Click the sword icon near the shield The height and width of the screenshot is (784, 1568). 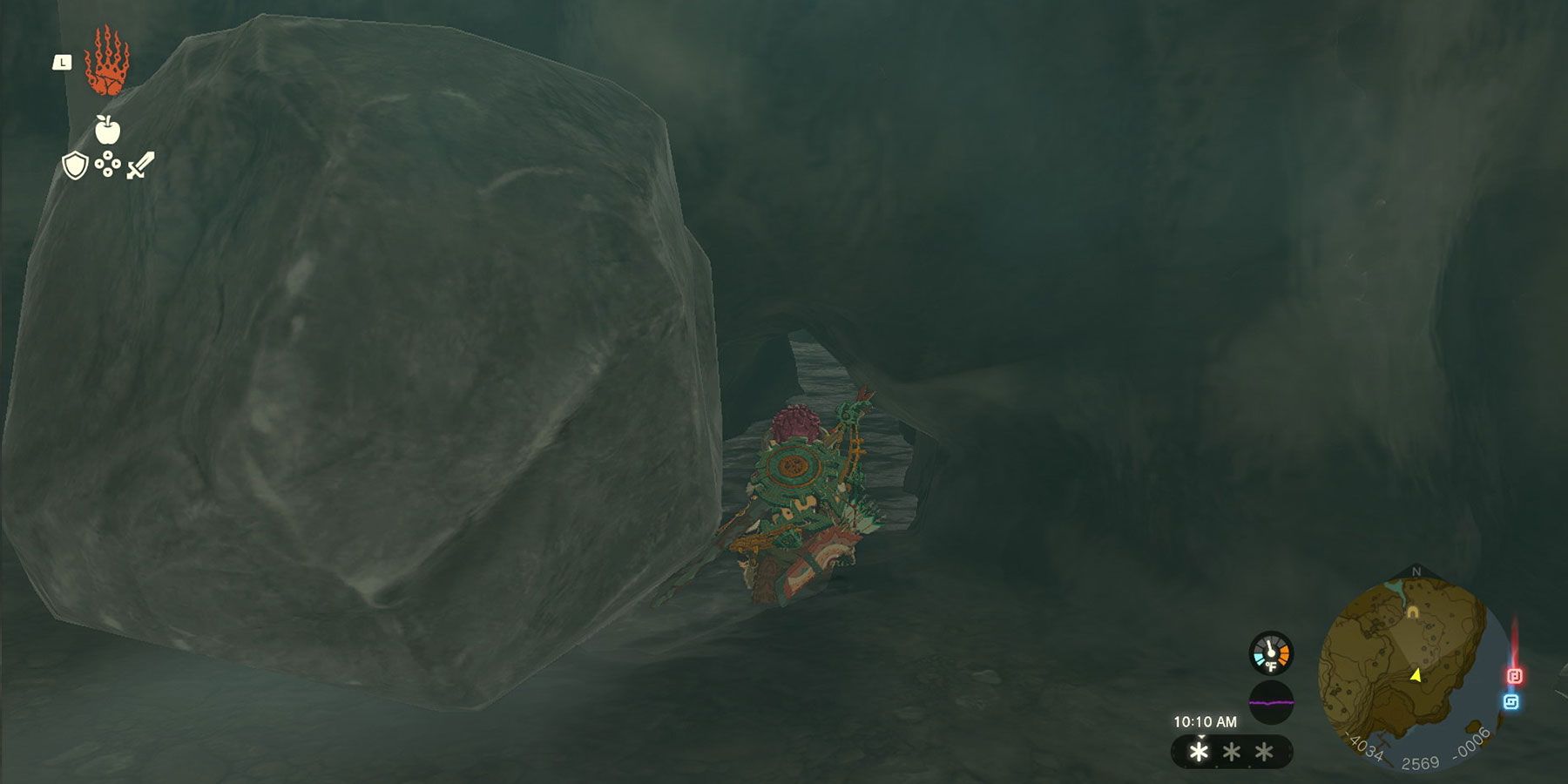pyautogui.click(x=139, y=164)
